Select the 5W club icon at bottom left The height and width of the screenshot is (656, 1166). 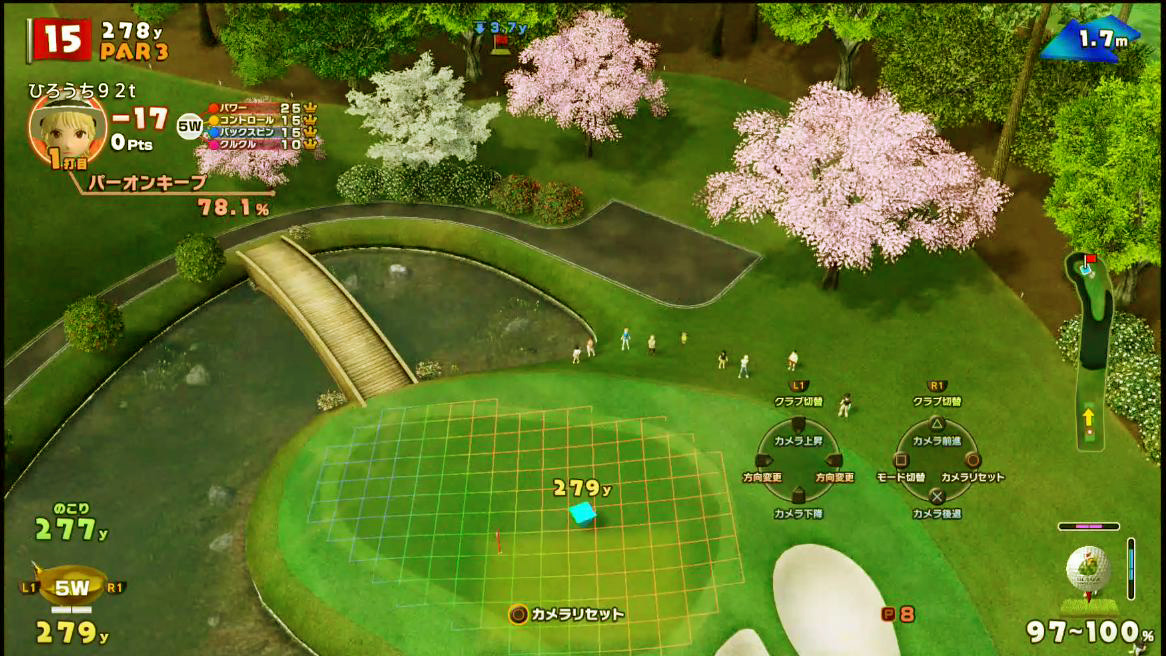[71, 588]
